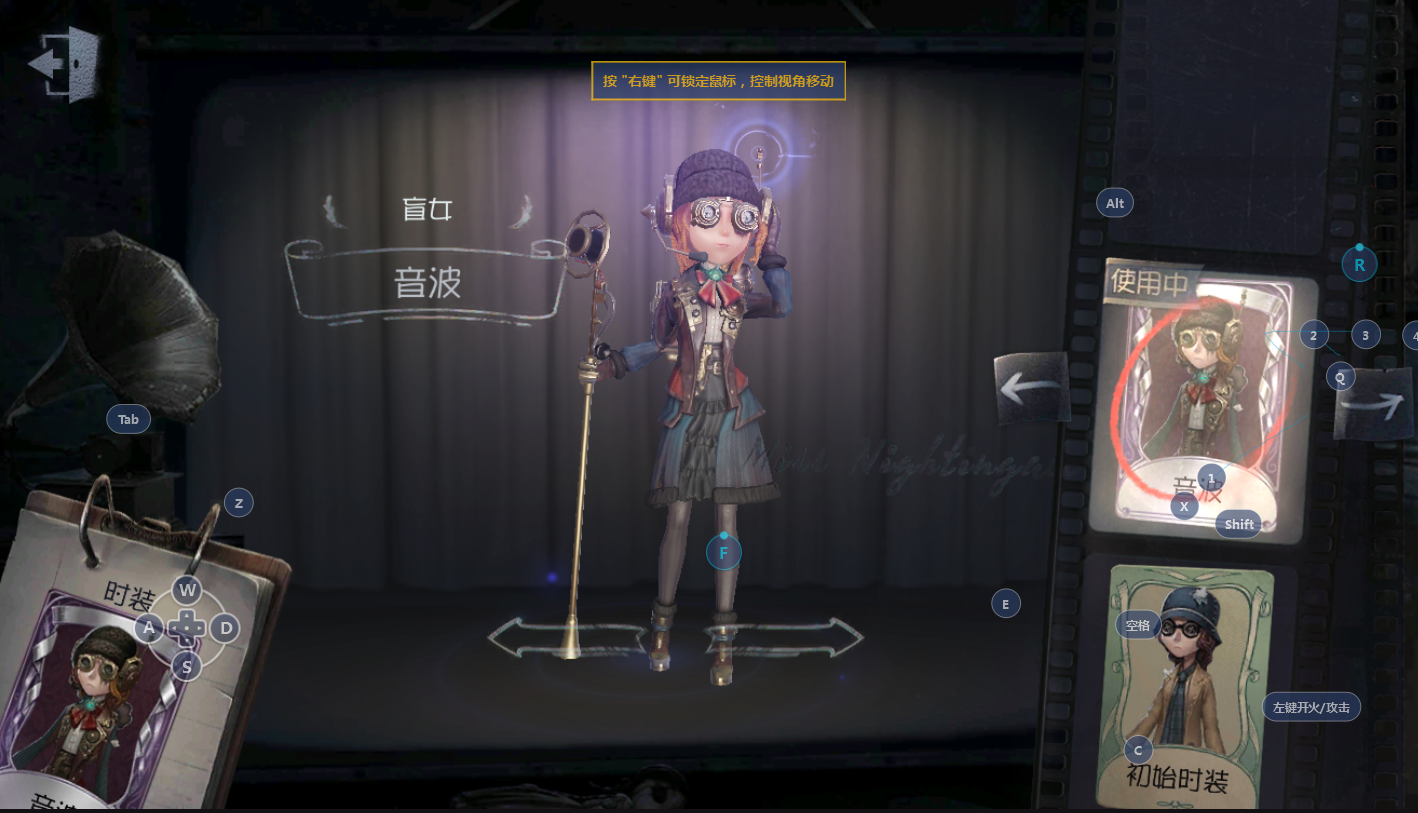Viewport: 1418px width, 813px height.
Task: Exit via the door icon
Action: [65, 63]
